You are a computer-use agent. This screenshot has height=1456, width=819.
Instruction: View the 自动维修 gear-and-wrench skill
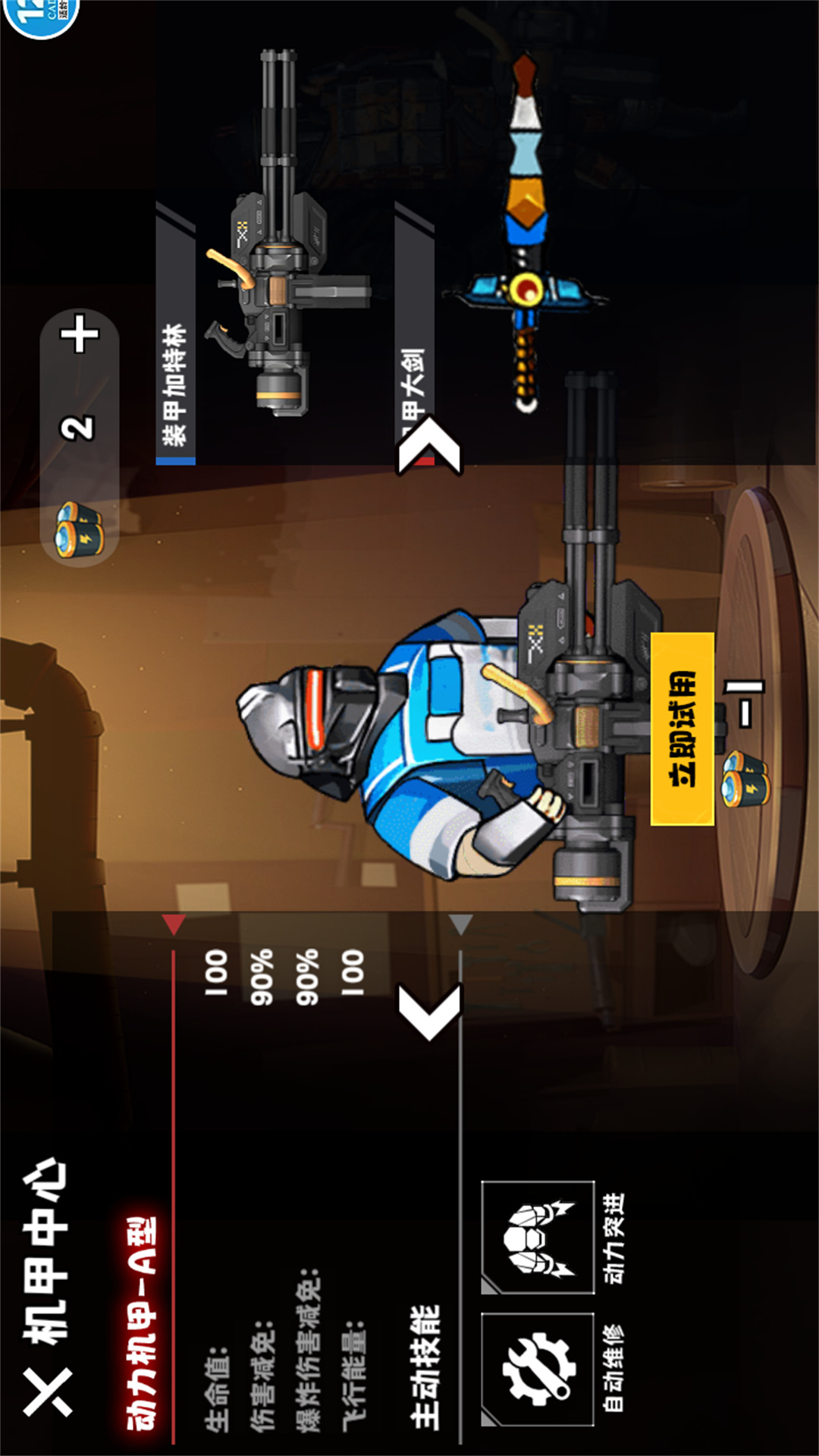point(538,1369)
